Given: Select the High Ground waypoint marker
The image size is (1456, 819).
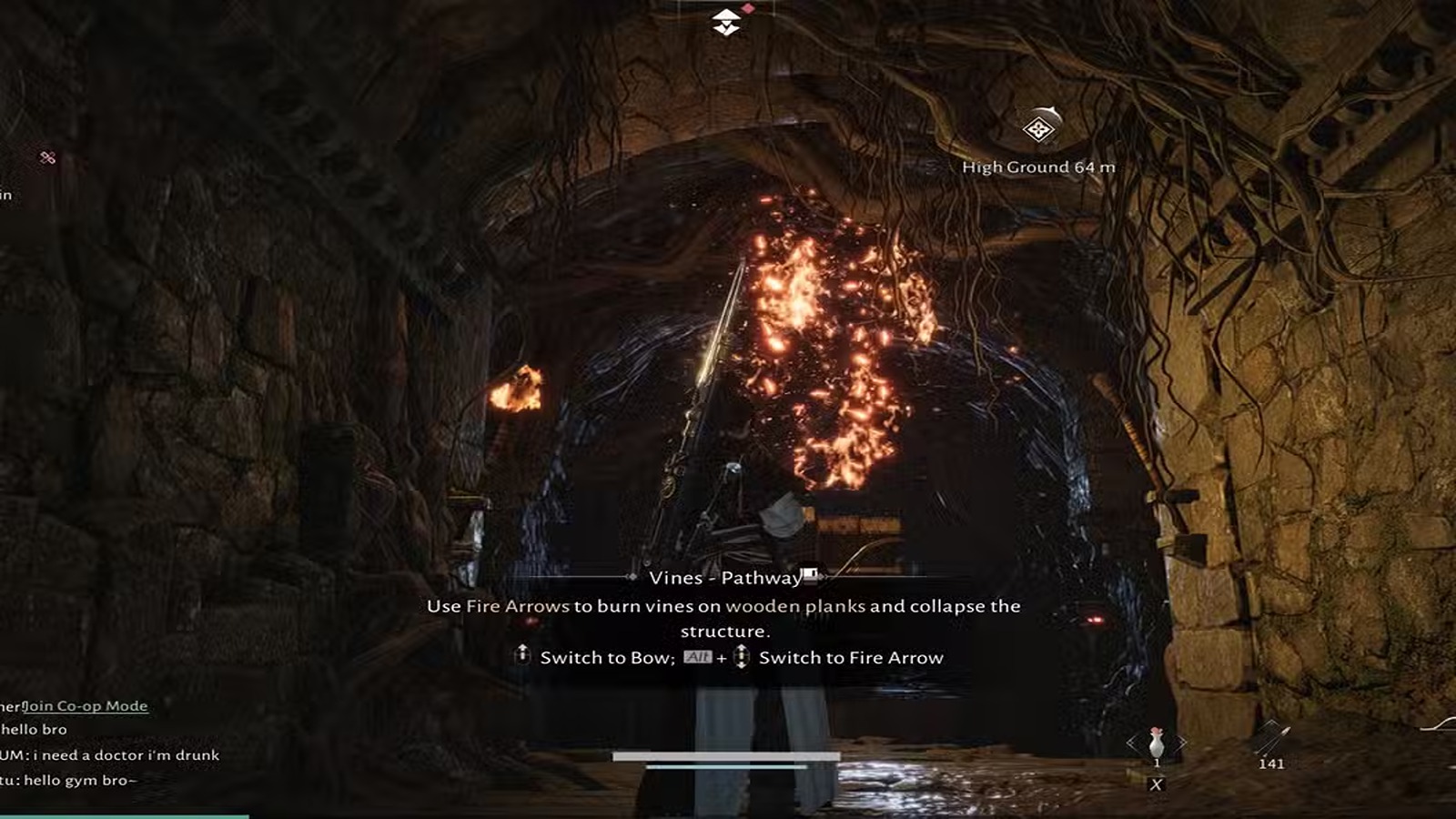Looking at the screenshot, I should [x=1038, y=128].
